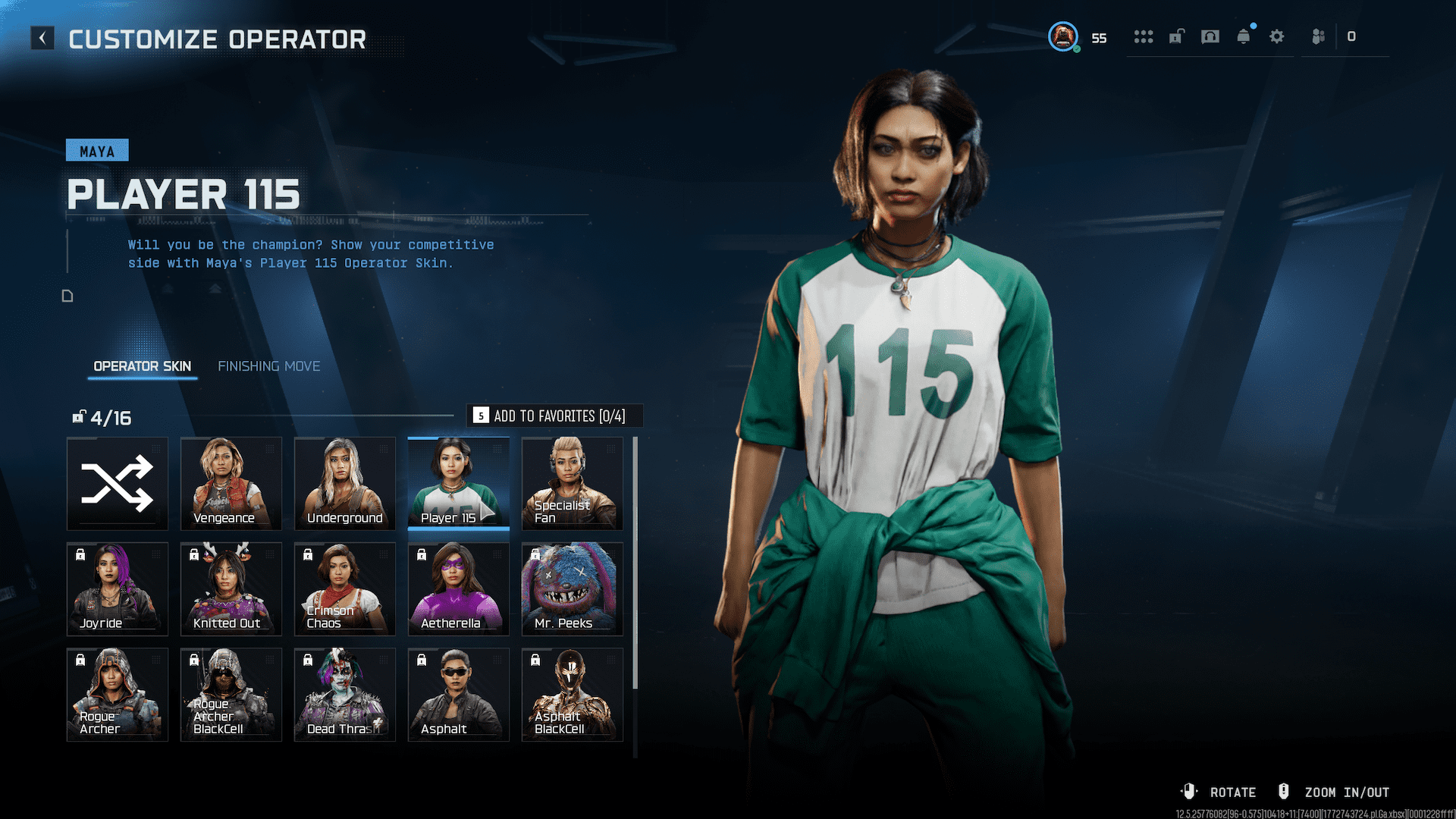The width and height of the screenshot is (1456, 819).
Task: Open notifications bell icon
Action: [x=1244, y=36]
